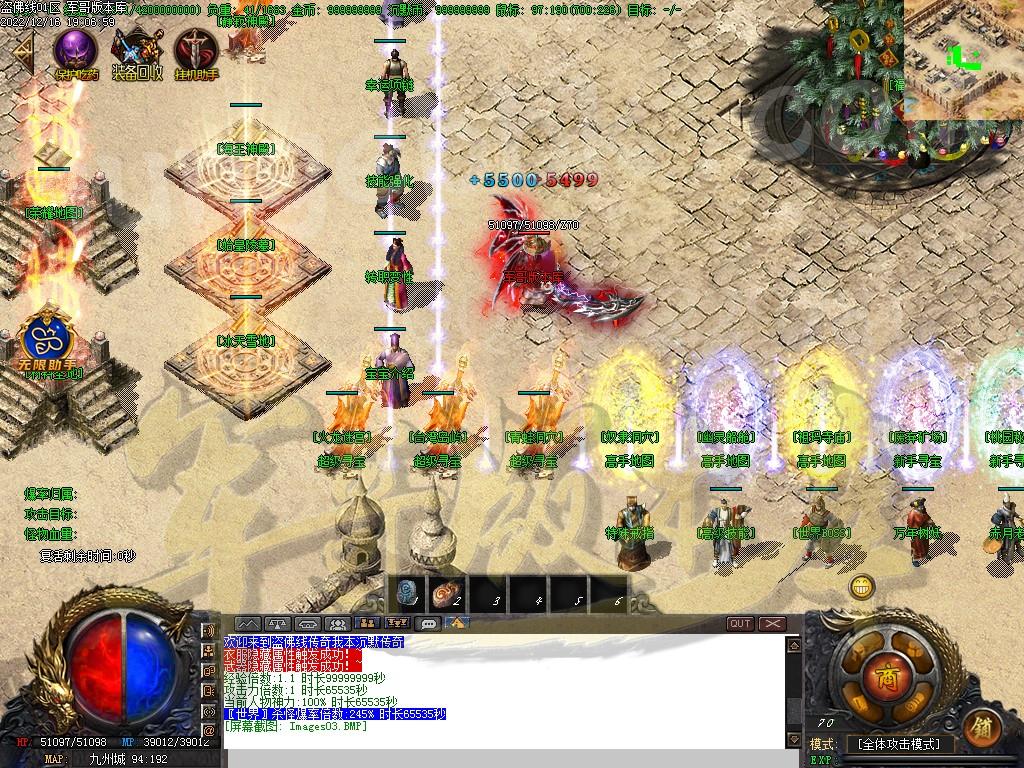Select the speech bubble chat button
The image size is (1024, 768).
click(x=429, y=624)
